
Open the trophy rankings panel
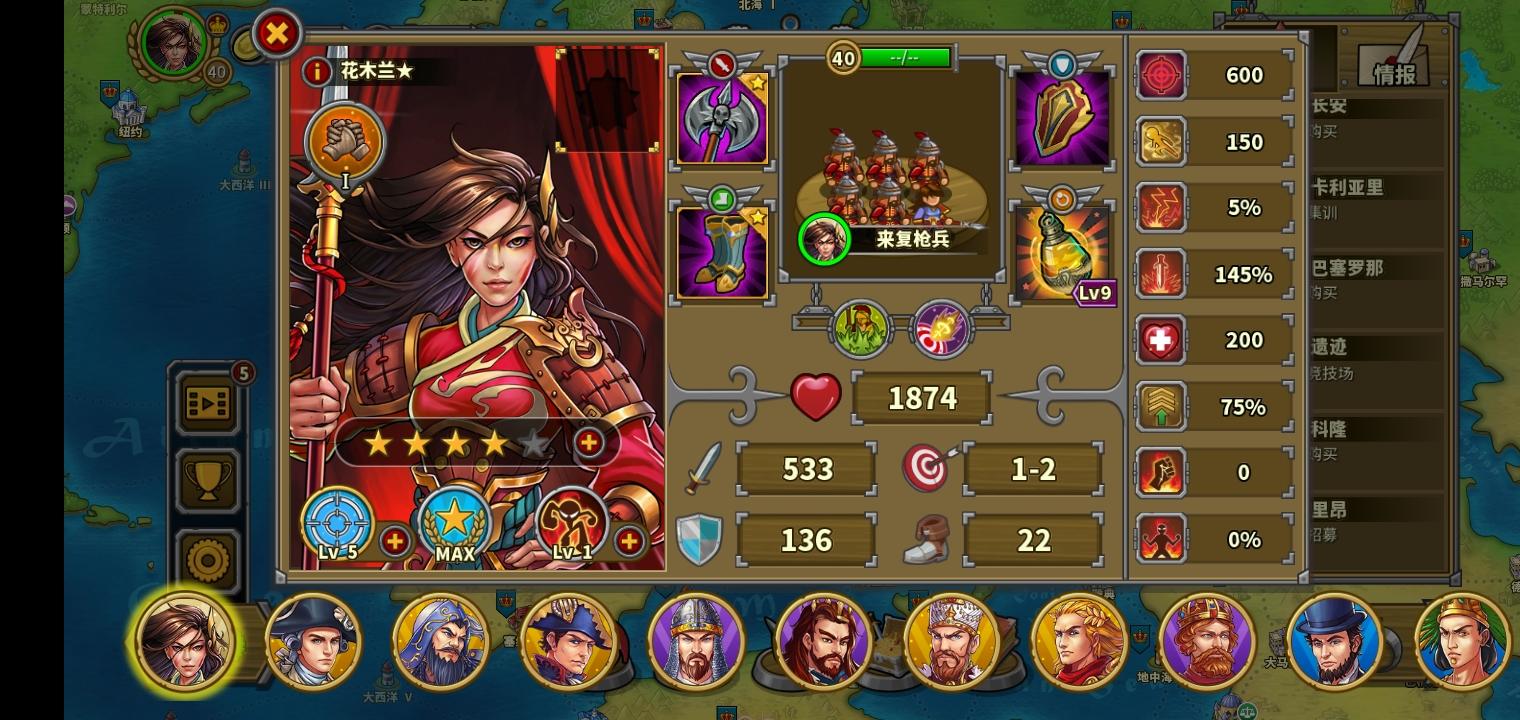(x=207, y=480)
